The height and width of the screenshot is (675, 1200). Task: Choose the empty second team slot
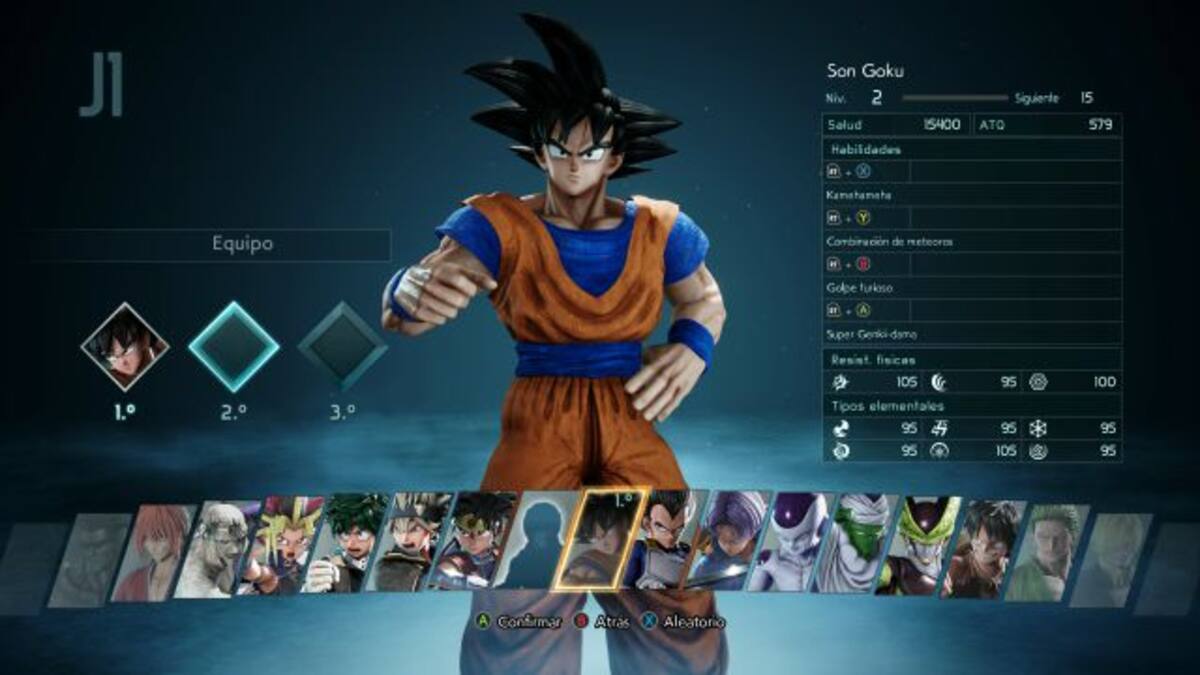234,346
